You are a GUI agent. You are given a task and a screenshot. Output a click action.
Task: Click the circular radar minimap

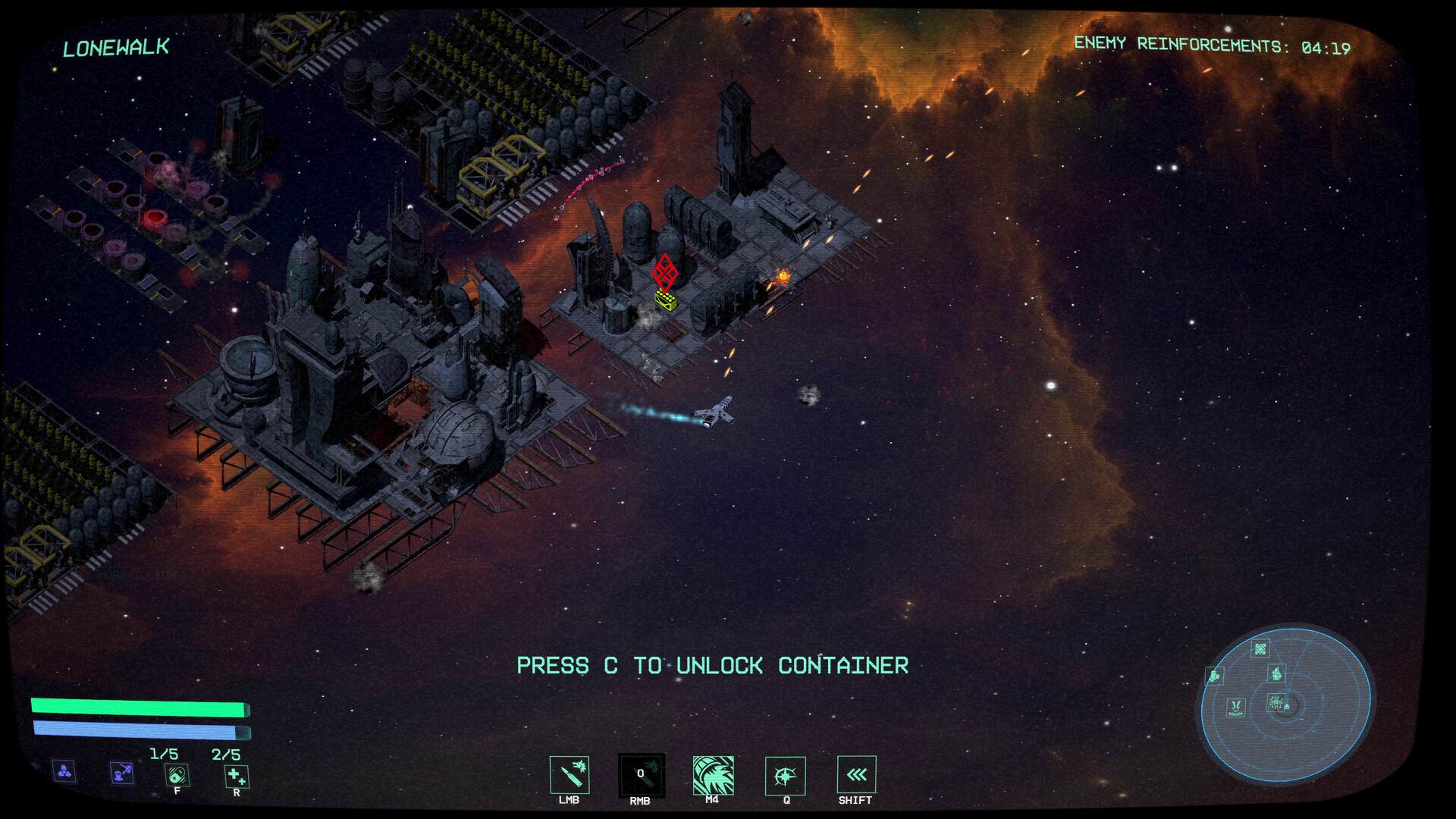pos(1286,704)
